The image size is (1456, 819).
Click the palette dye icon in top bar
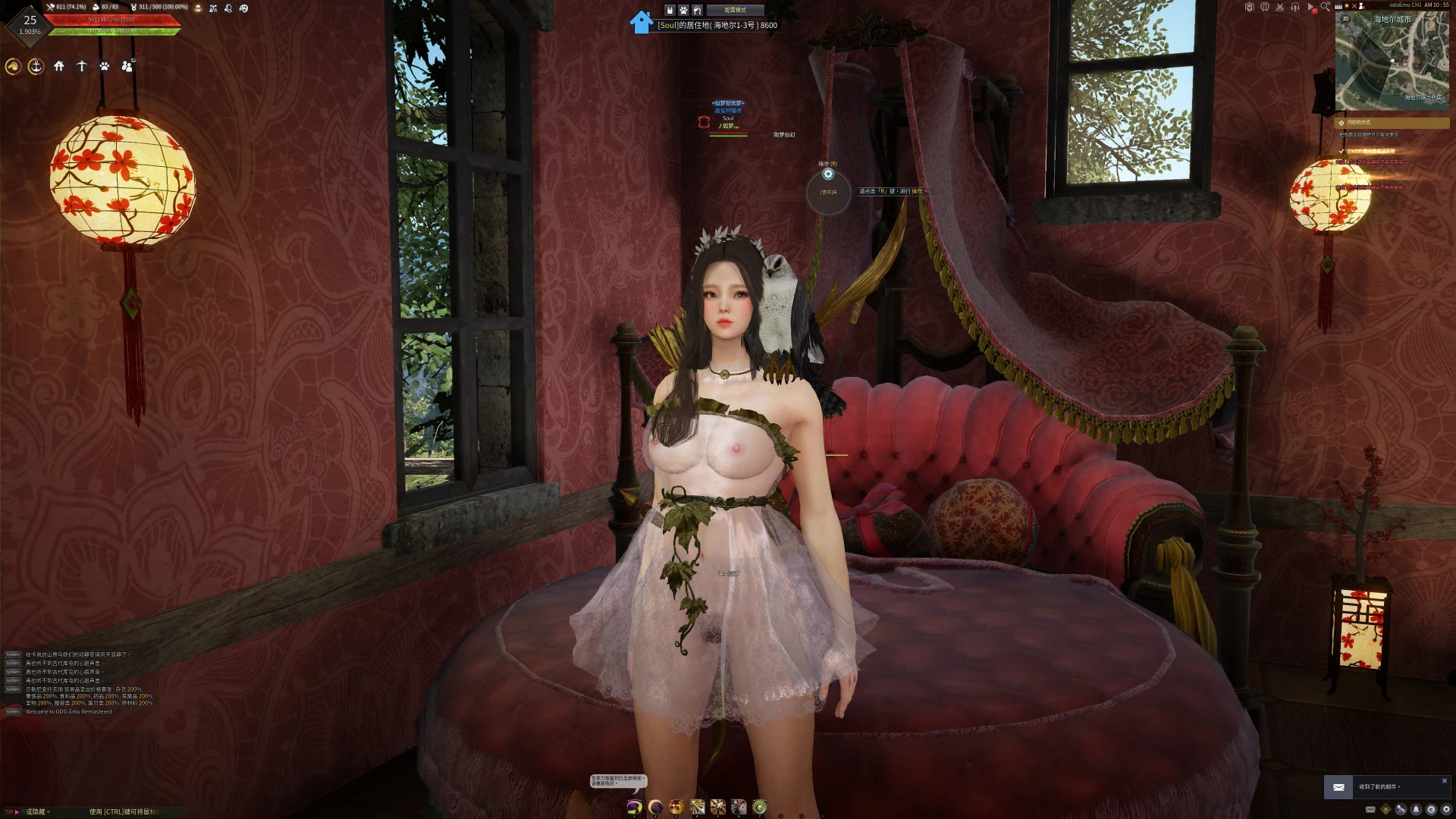click(243, 8)
